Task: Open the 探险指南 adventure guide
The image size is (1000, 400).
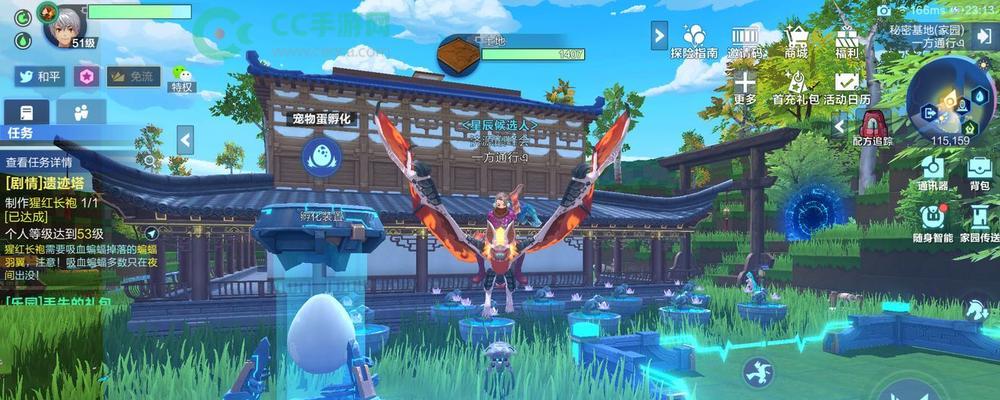Action: [693, 40]
